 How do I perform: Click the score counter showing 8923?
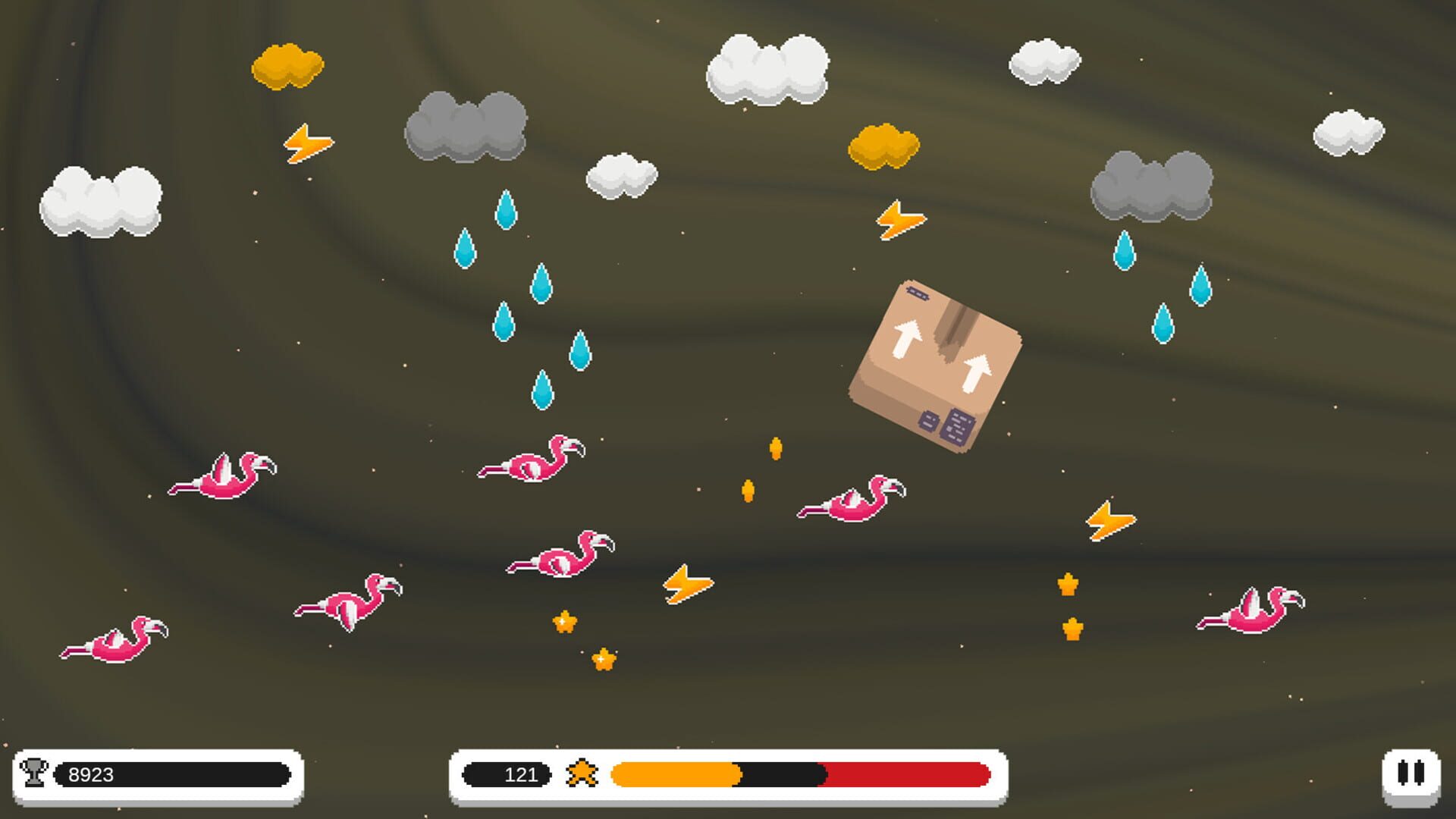click(91, 774)
